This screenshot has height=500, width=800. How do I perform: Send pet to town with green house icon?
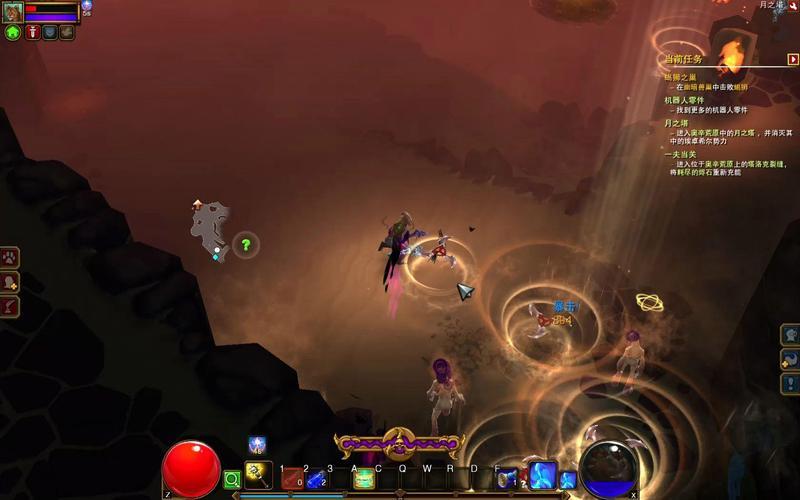point(13,32)
